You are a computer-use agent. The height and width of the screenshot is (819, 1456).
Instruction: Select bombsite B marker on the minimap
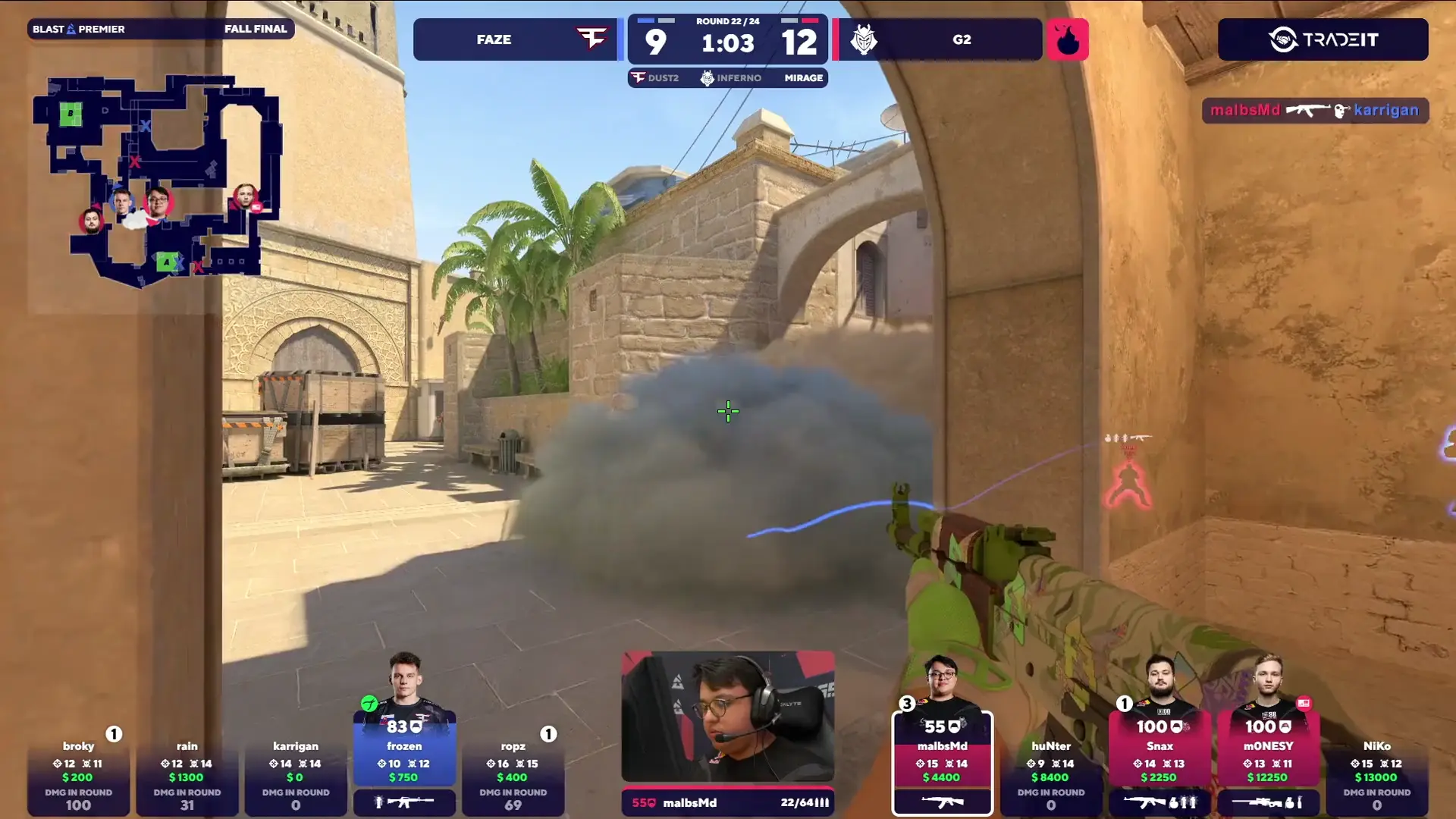click(x=71, y=112)
